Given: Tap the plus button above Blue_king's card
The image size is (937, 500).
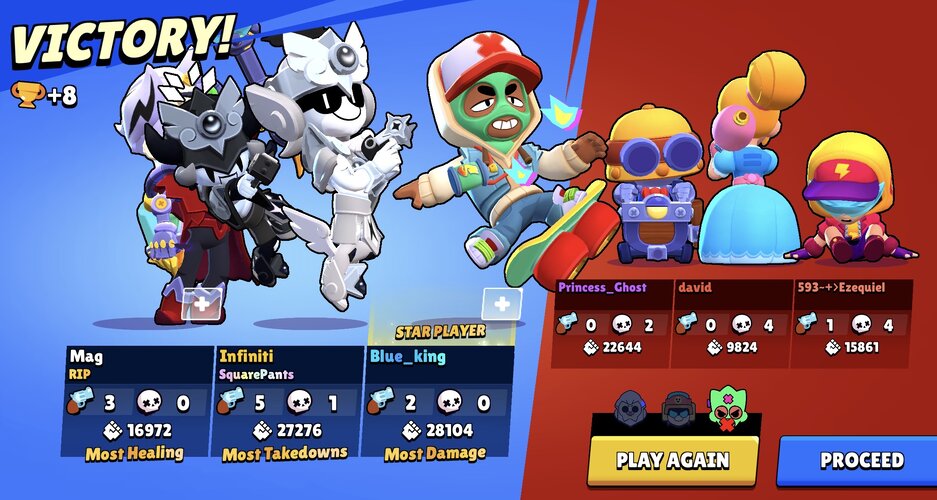Looking at the screenshot, I should (x=501, y=305).
